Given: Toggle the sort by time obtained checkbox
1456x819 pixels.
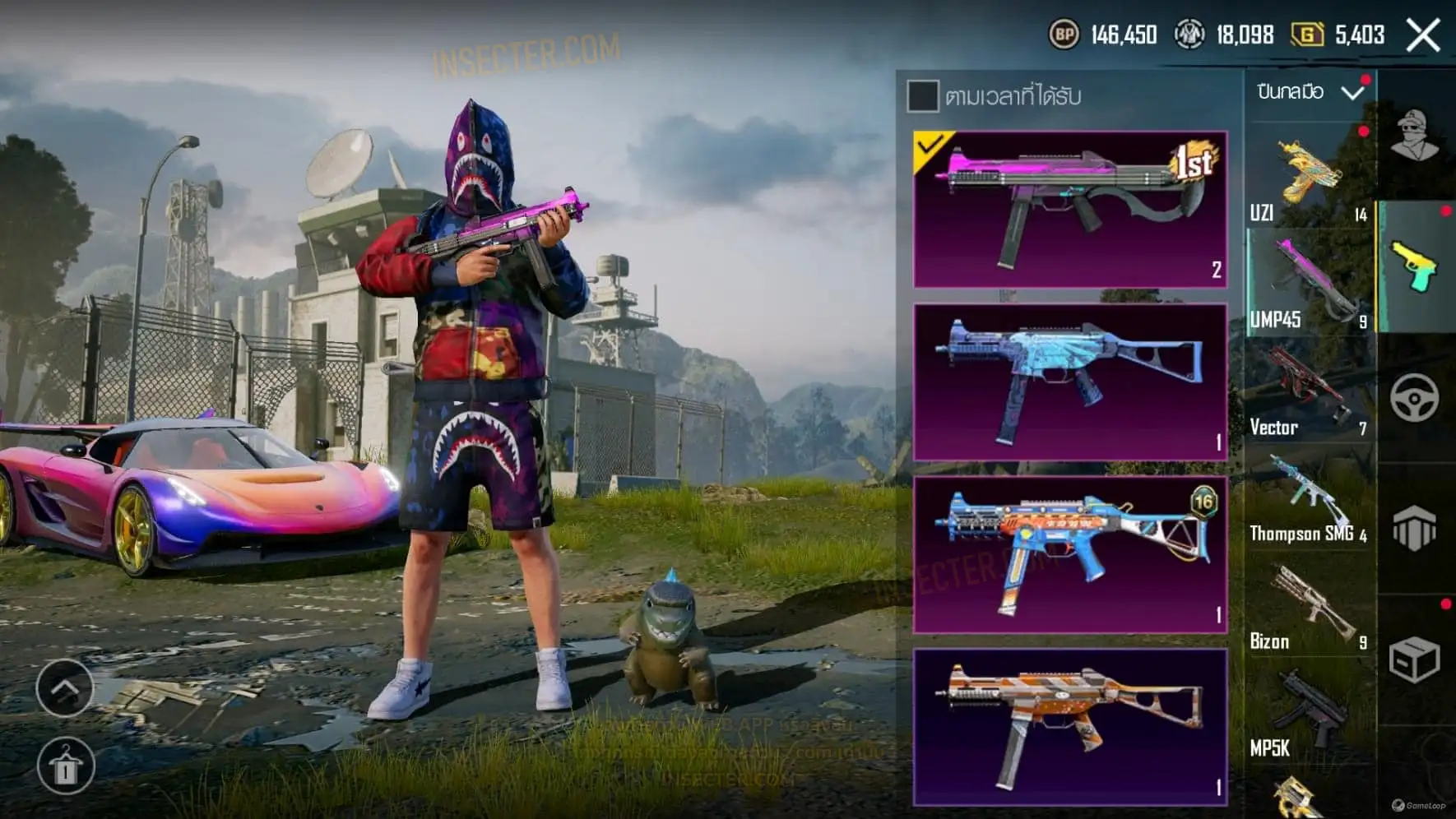Looking at the screenshot, I should point(922,96).
